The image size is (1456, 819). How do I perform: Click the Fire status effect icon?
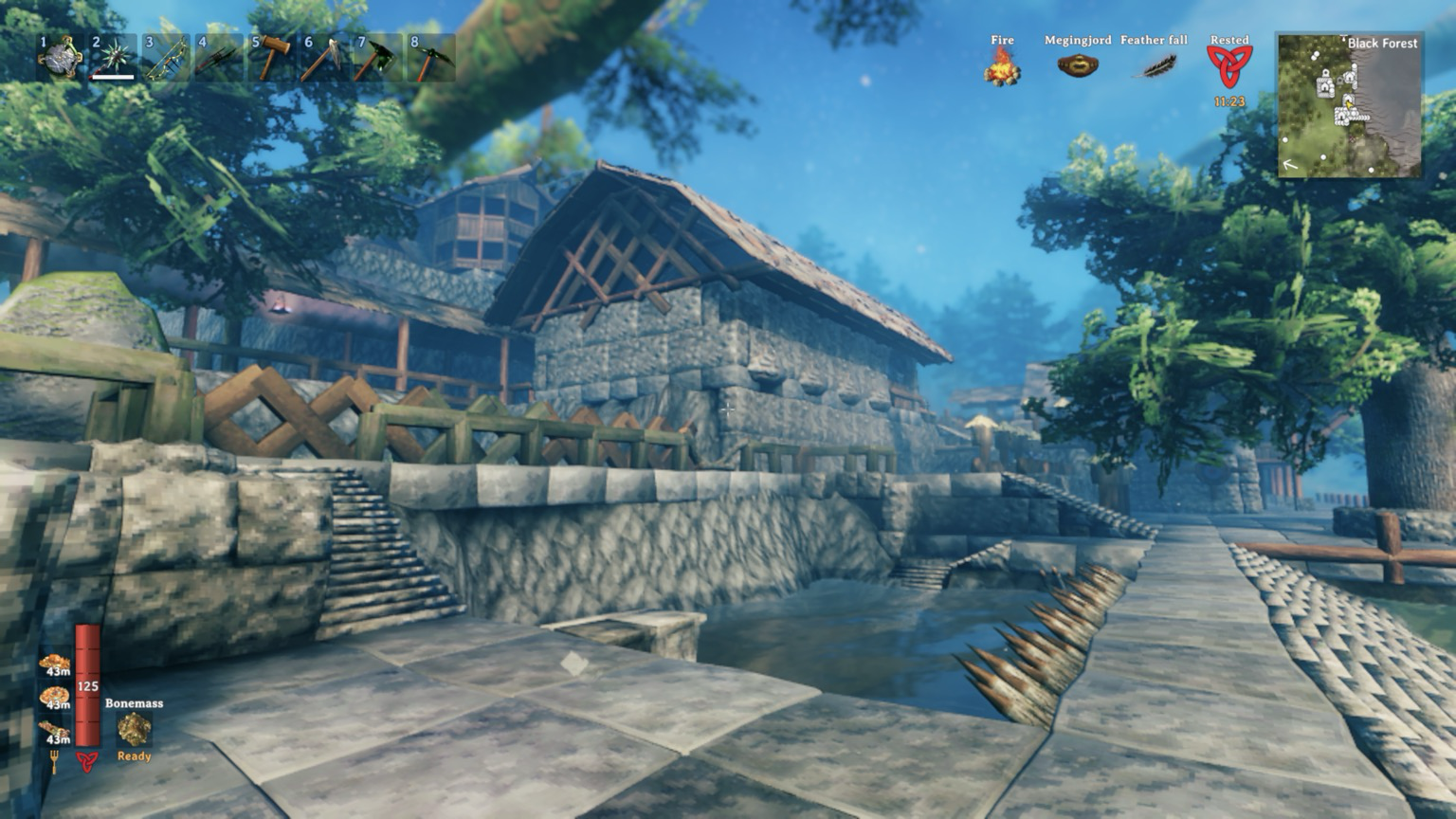[x=1002, y=66]
